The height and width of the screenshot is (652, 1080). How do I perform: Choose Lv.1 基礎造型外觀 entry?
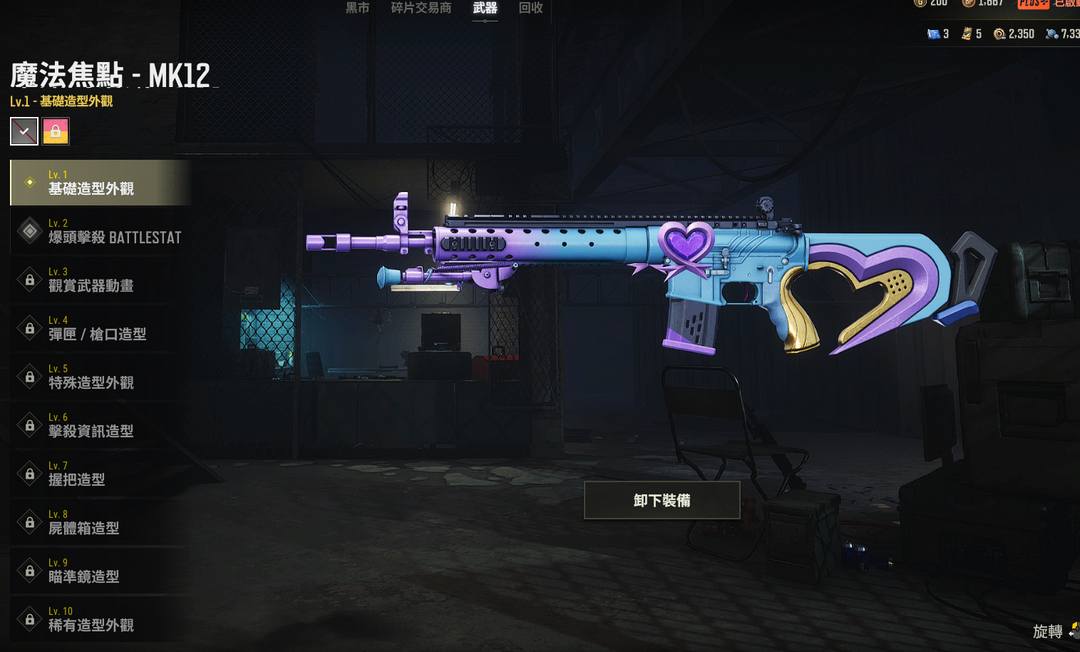click(98, 182)
